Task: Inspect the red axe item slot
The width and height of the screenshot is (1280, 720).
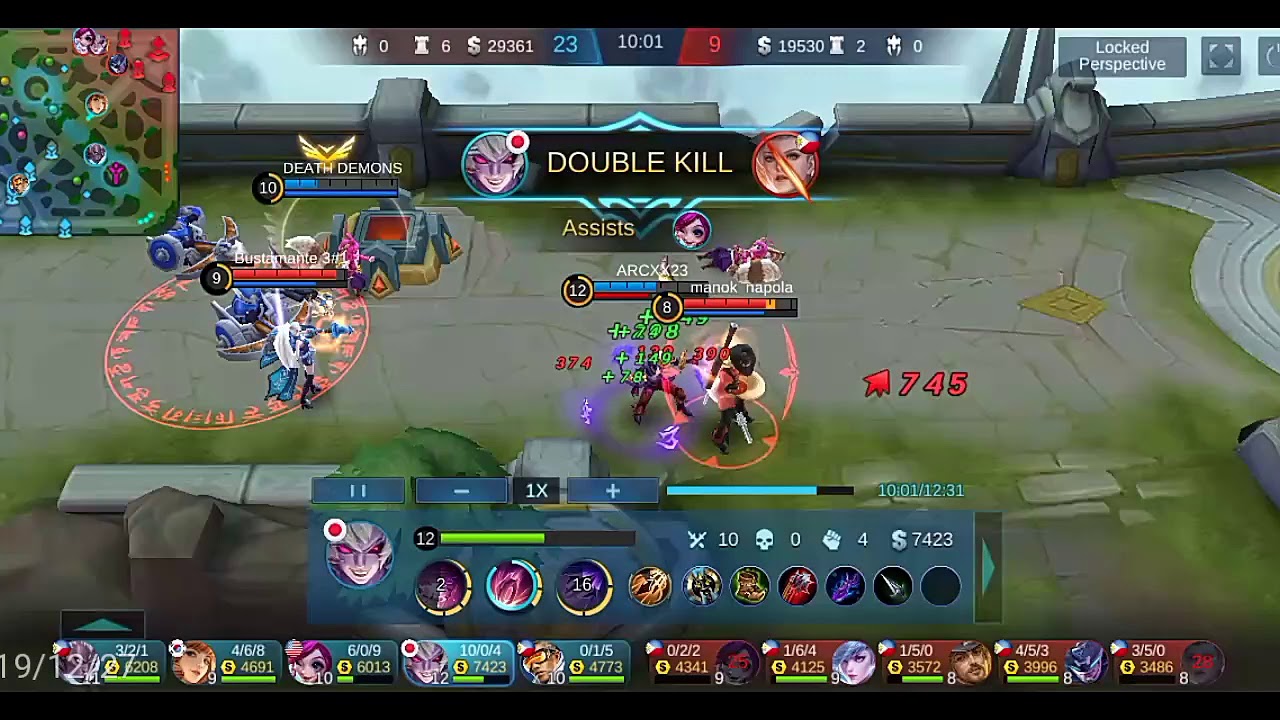Action: point(797,586)
